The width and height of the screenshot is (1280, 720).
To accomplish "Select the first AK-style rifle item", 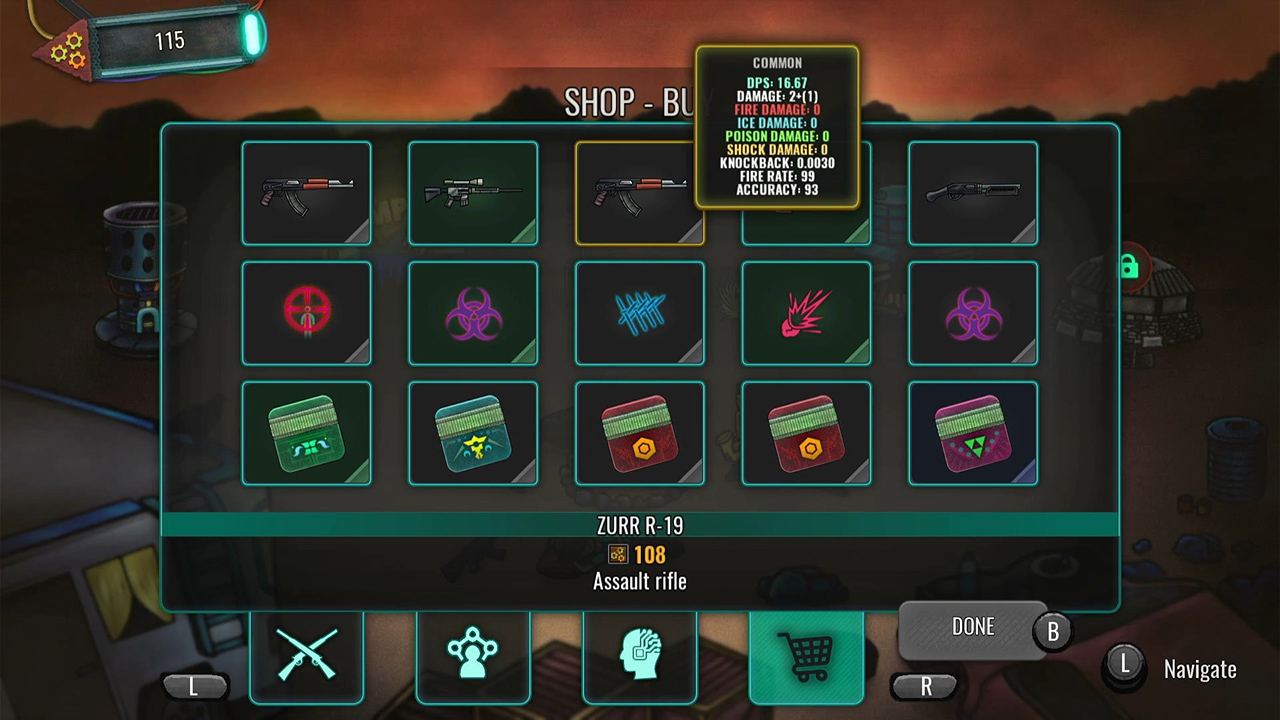I will point(307,193).
